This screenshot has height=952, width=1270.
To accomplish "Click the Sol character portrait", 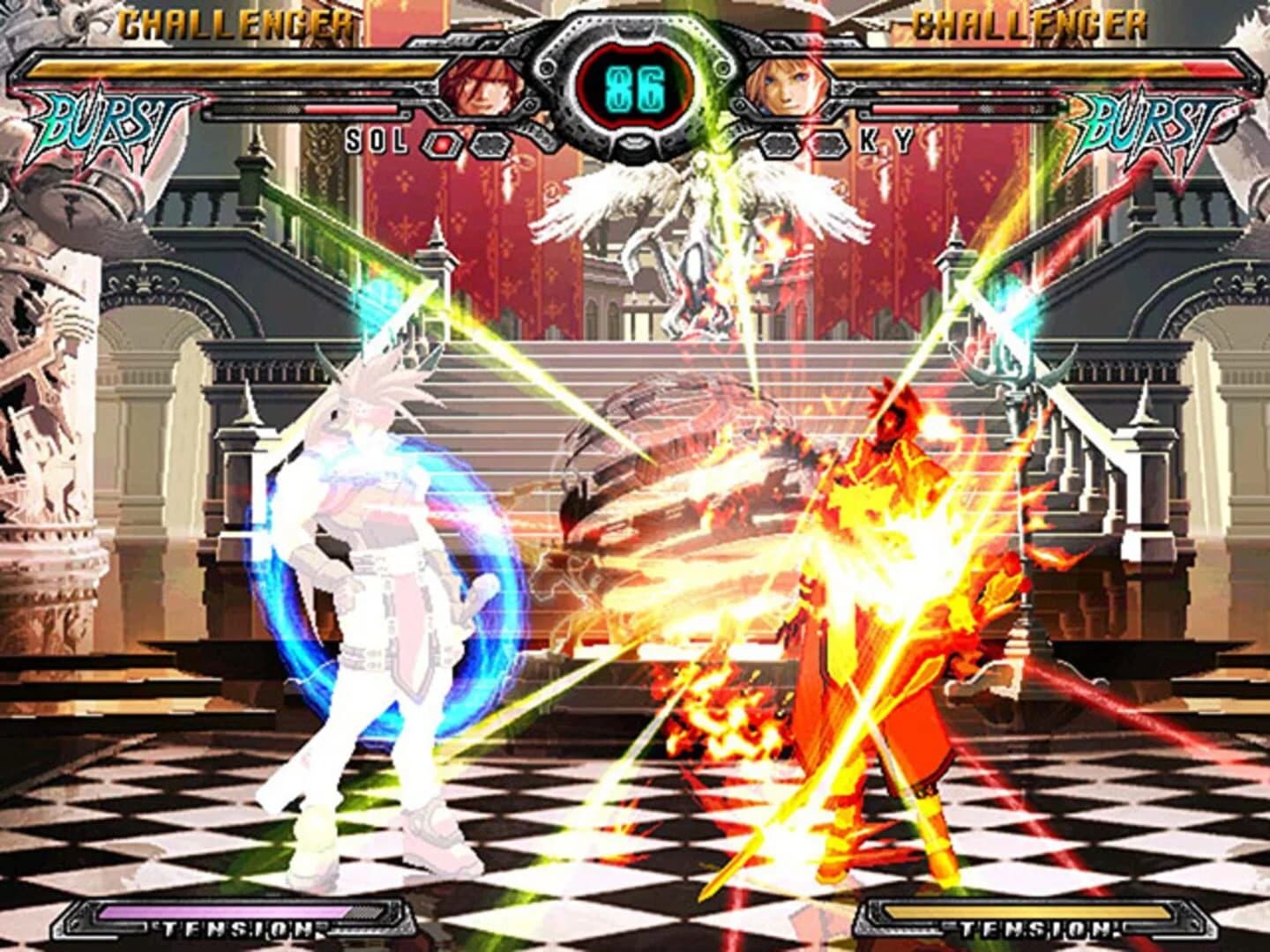I will click(481, 88).
